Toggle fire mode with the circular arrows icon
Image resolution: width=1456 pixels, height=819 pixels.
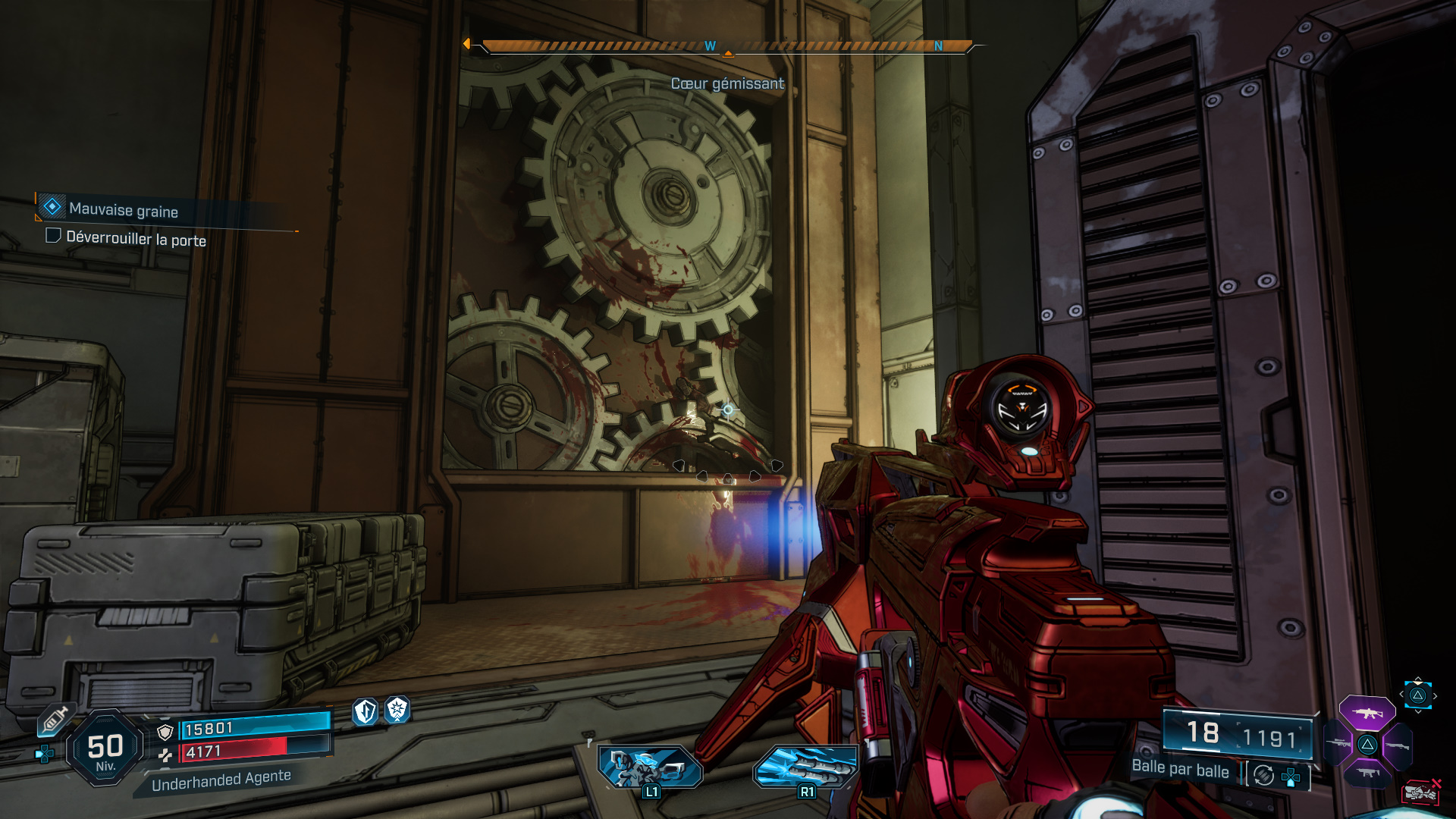pos(1263,777)
